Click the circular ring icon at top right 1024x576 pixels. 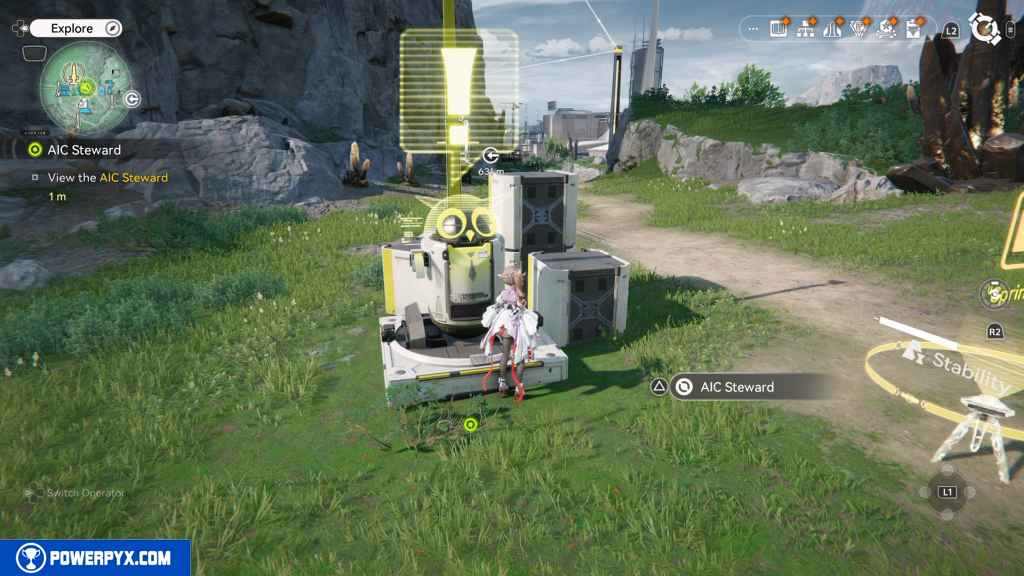click(985, 29)
